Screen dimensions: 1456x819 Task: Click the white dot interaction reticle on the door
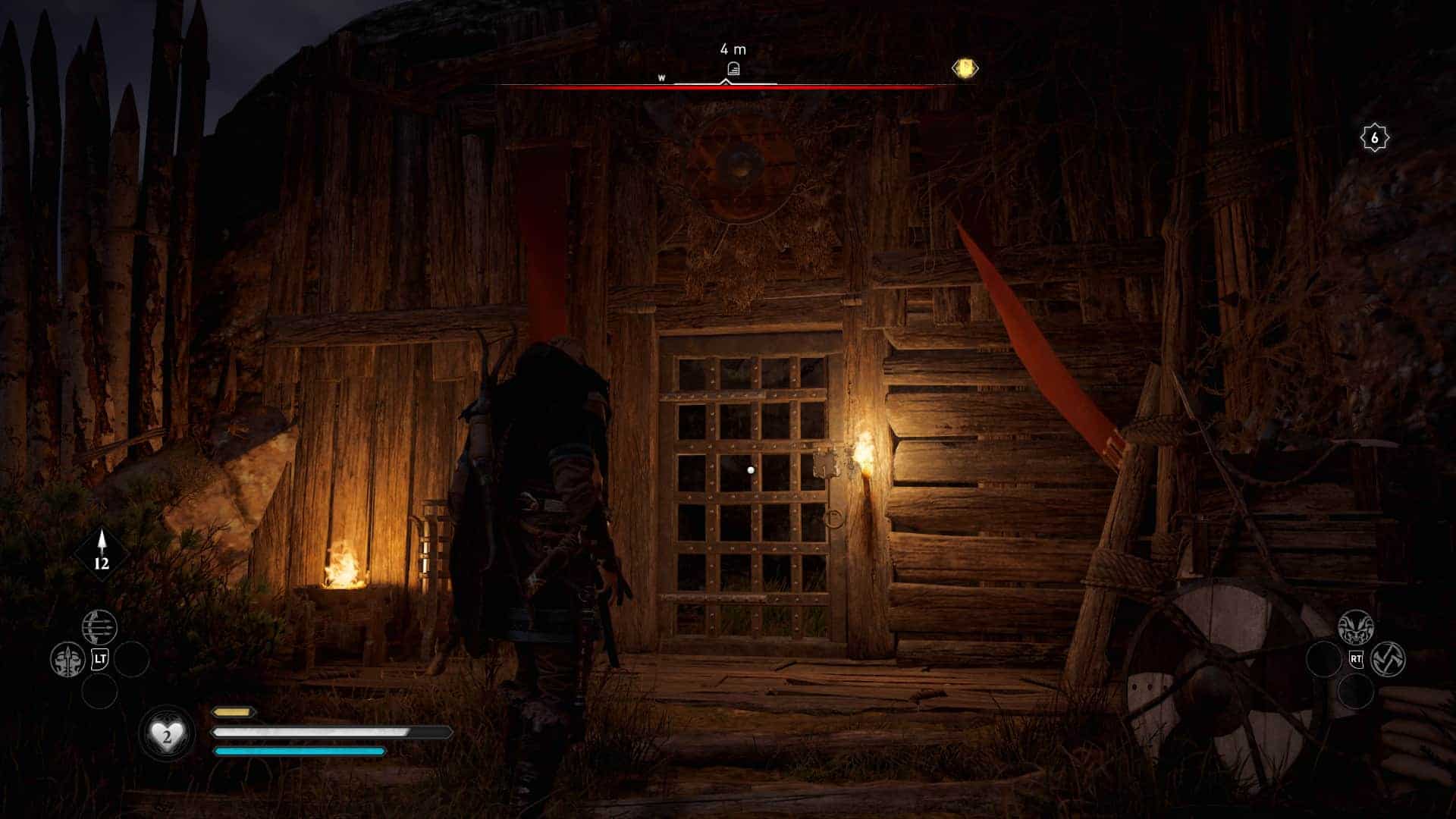coord(751,472)
